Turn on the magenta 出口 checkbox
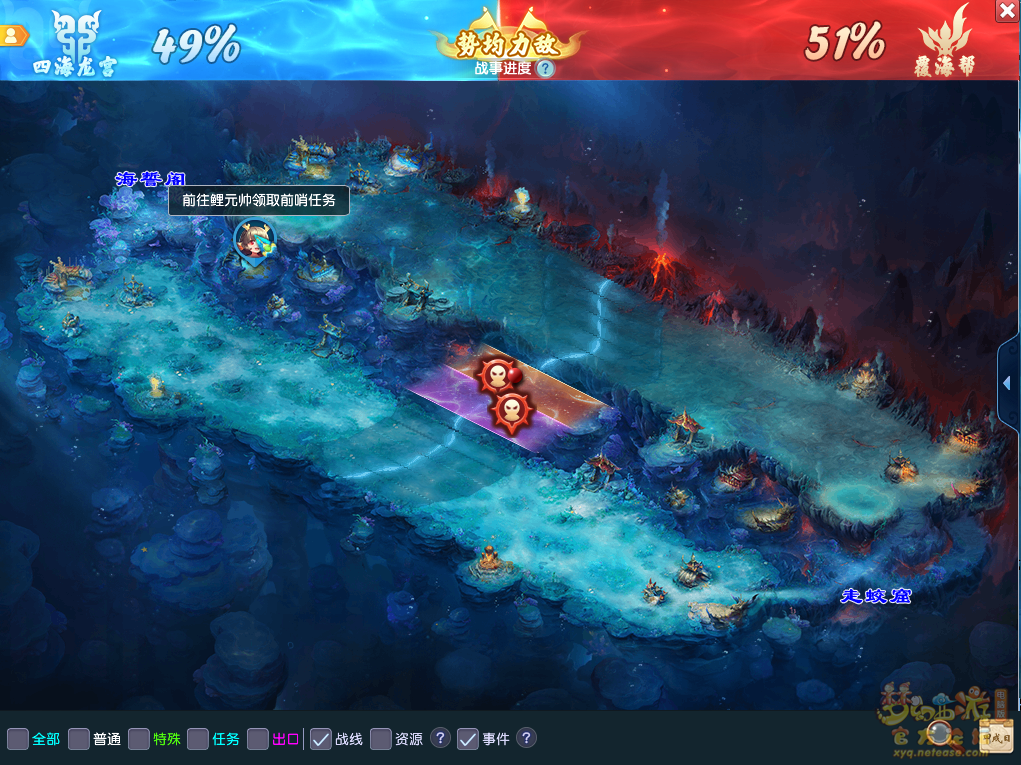Screen dimensions: 1021x765 click(x=258, y=739)
